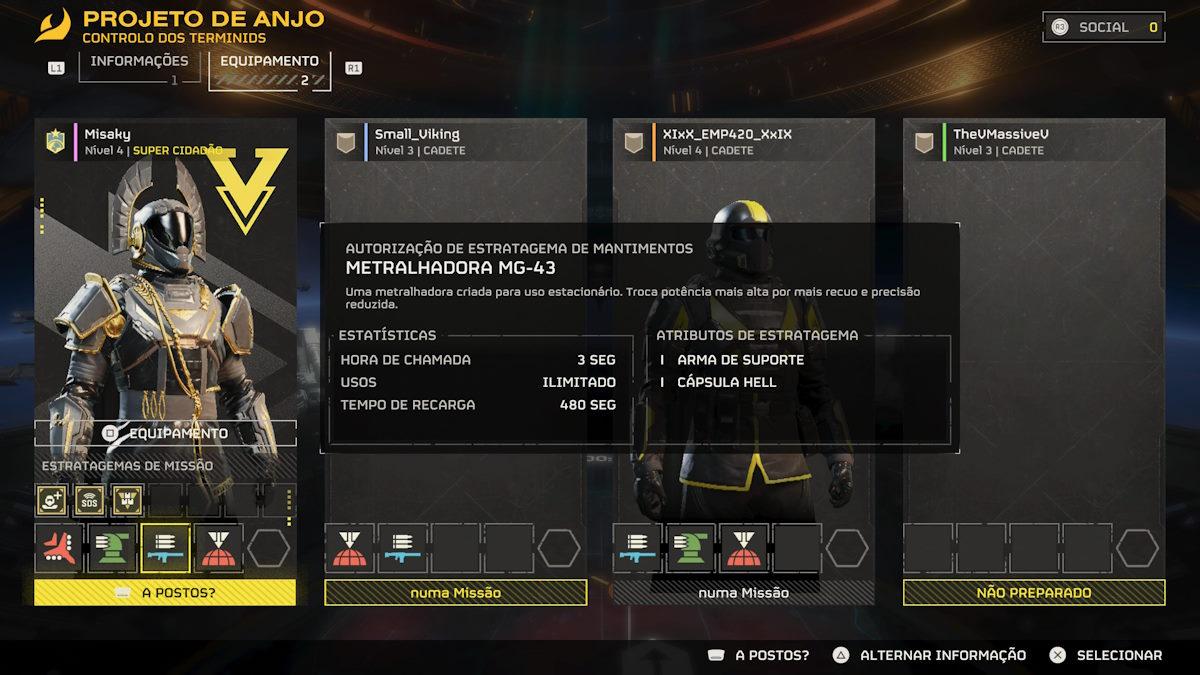Choose Misaky's red Eagle airstrike stratagem slot
Screen dimensions: 1200x675
point(59,548)
